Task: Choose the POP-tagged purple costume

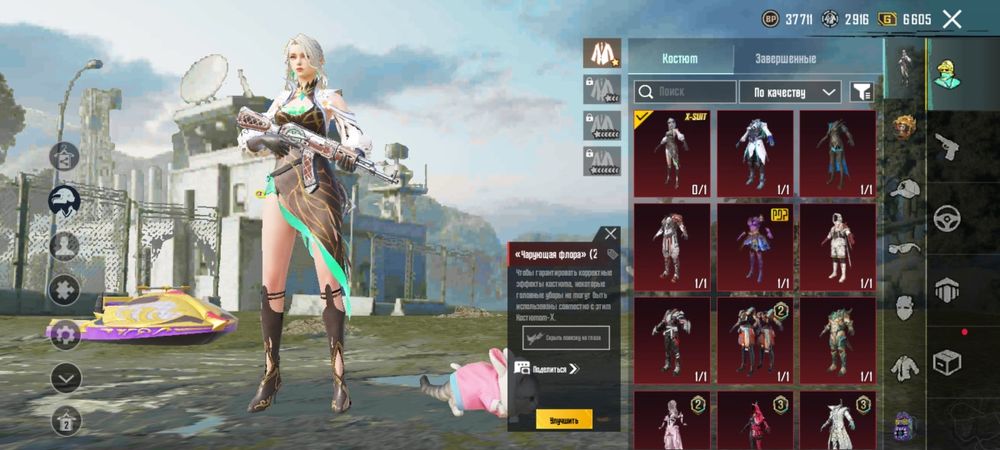Action: (755, 246)
